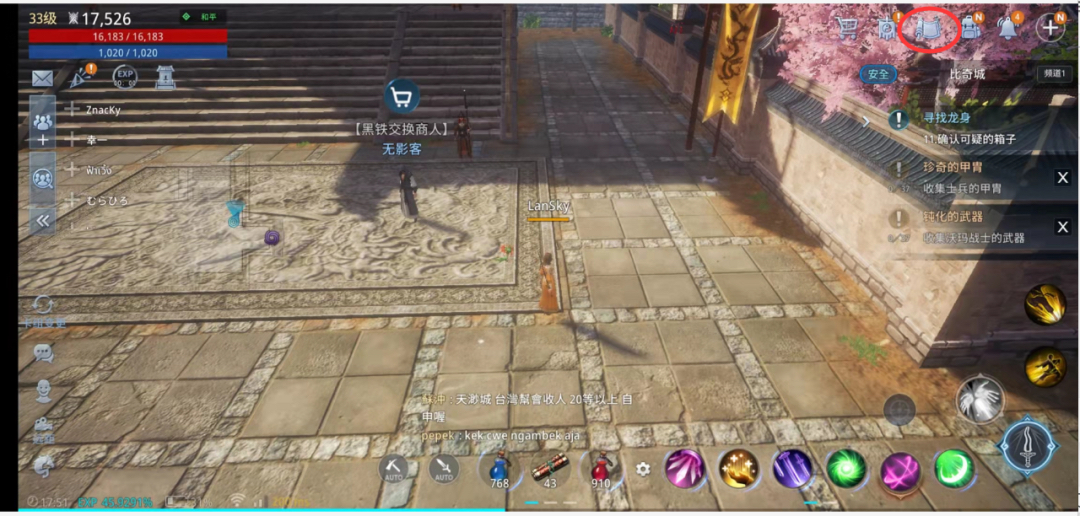Use the scroll item with 43 count
1080x516 pixels.
pos(549,467)
